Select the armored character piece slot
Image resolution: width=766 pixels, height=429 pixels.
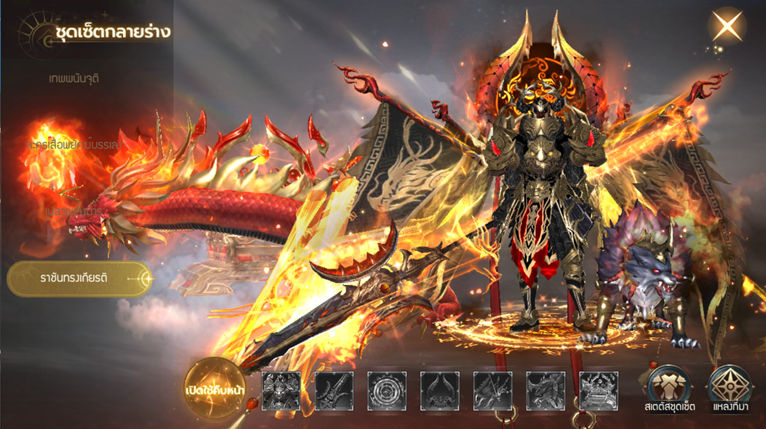[x=281, y=391]
